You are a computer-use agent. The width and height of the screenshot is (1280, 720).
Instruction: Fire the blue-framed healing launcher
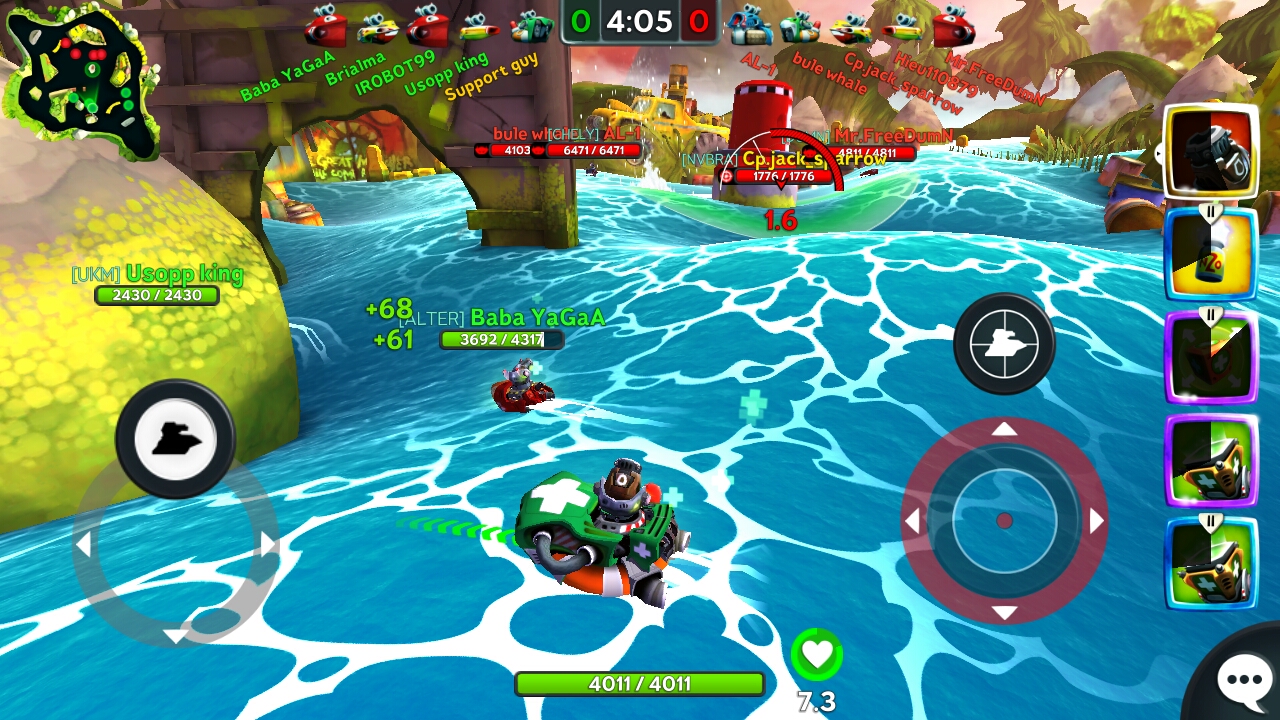pyautogui.click(x=1210, y=562)
